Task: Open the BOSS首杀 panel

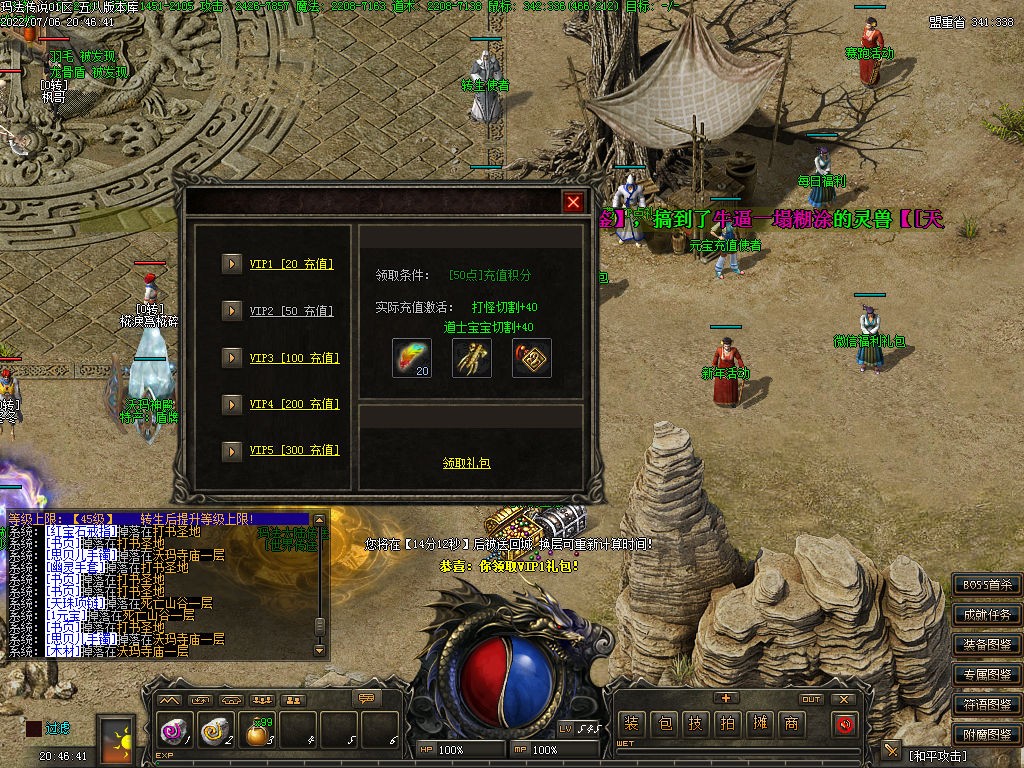Action: coord(986,585)
